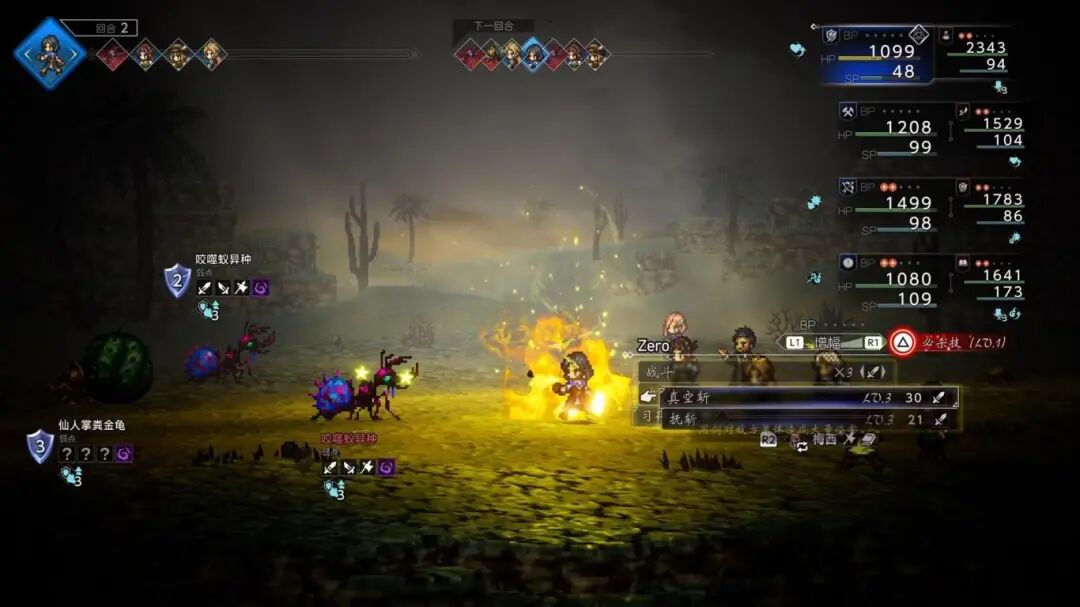Click the shield badge showing 3
1080x607 pixels.
pyautogui.click(x=39, y=445)
